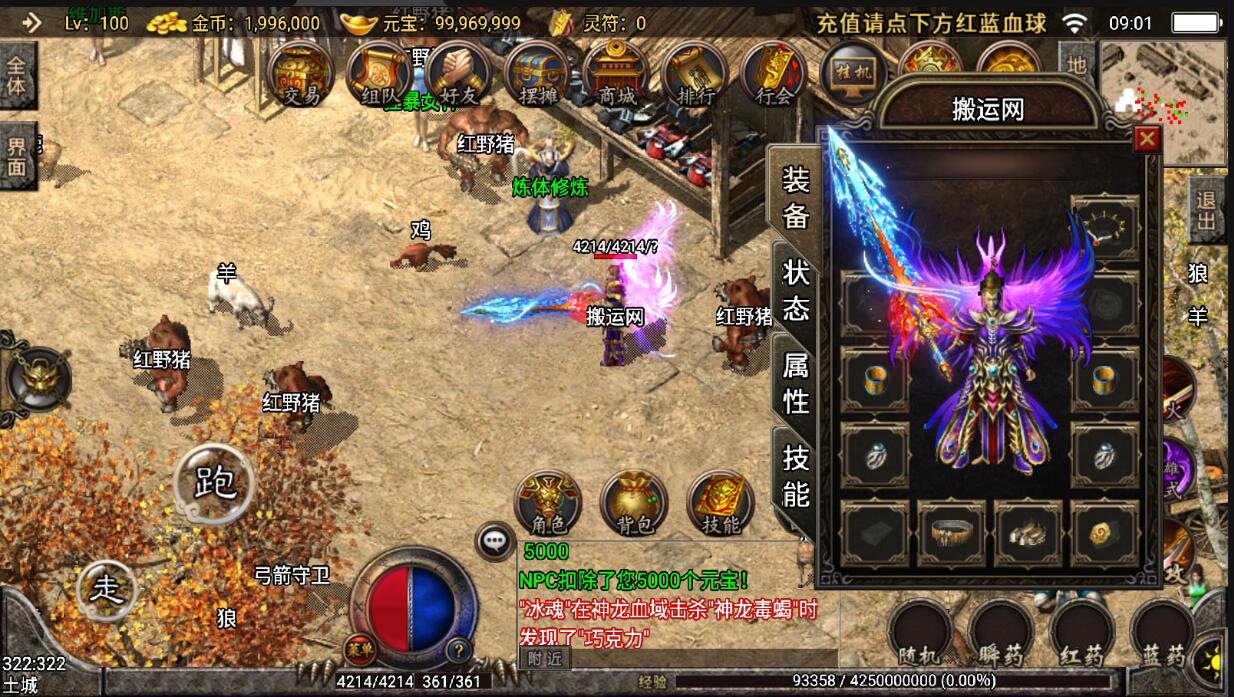This screenshot has width=1234, height=697.
Task: Switch to the 技能 skills tab
Action: 796,475
